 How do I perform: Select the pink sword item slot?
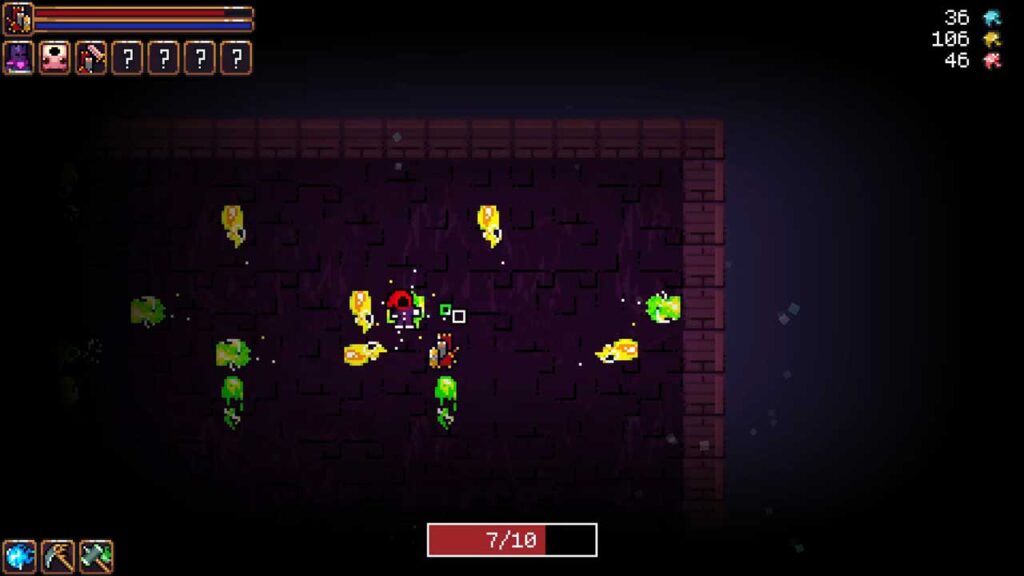point(91,58)
